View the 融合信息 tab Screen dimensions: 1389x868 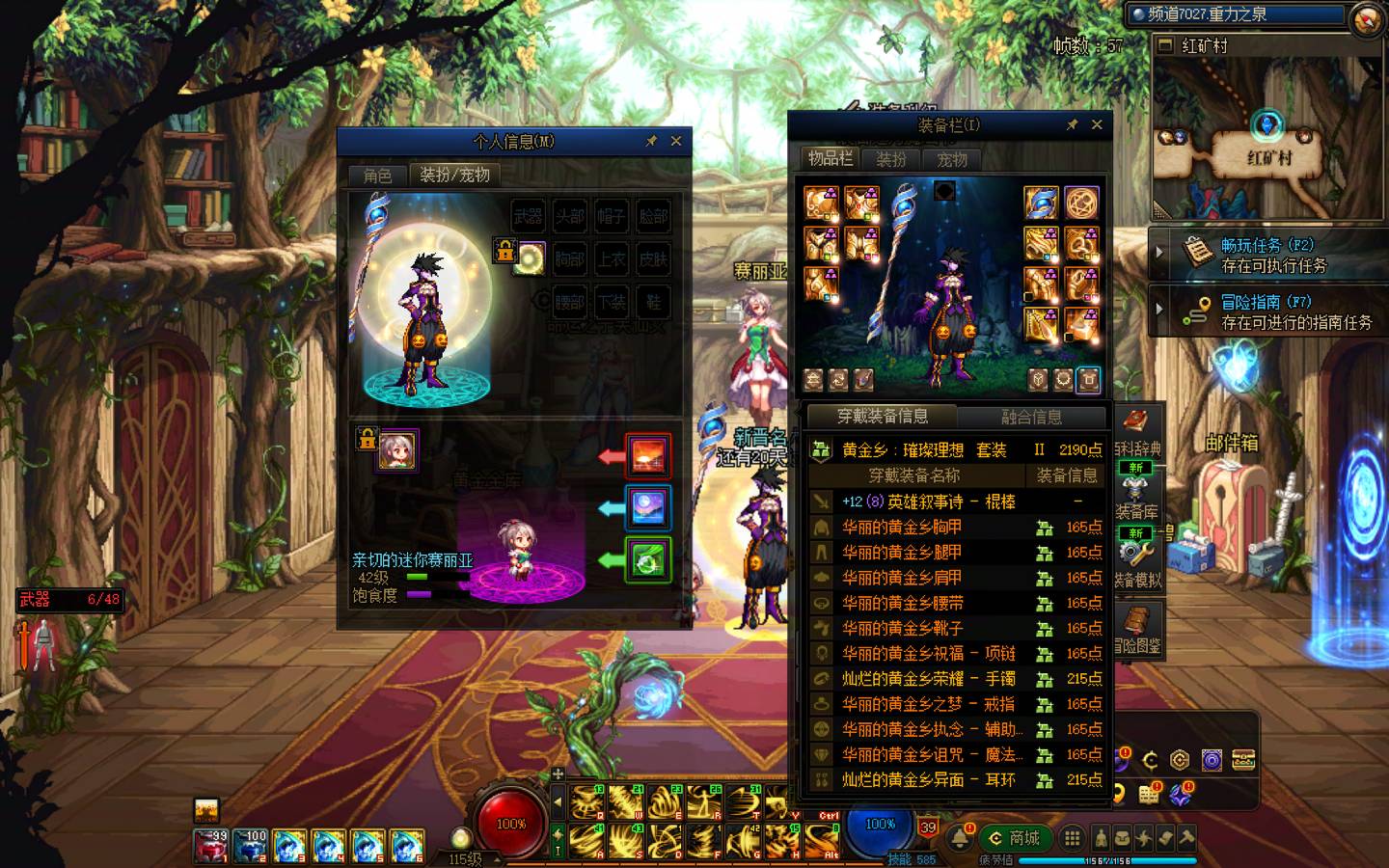[x=1031, y=417]
